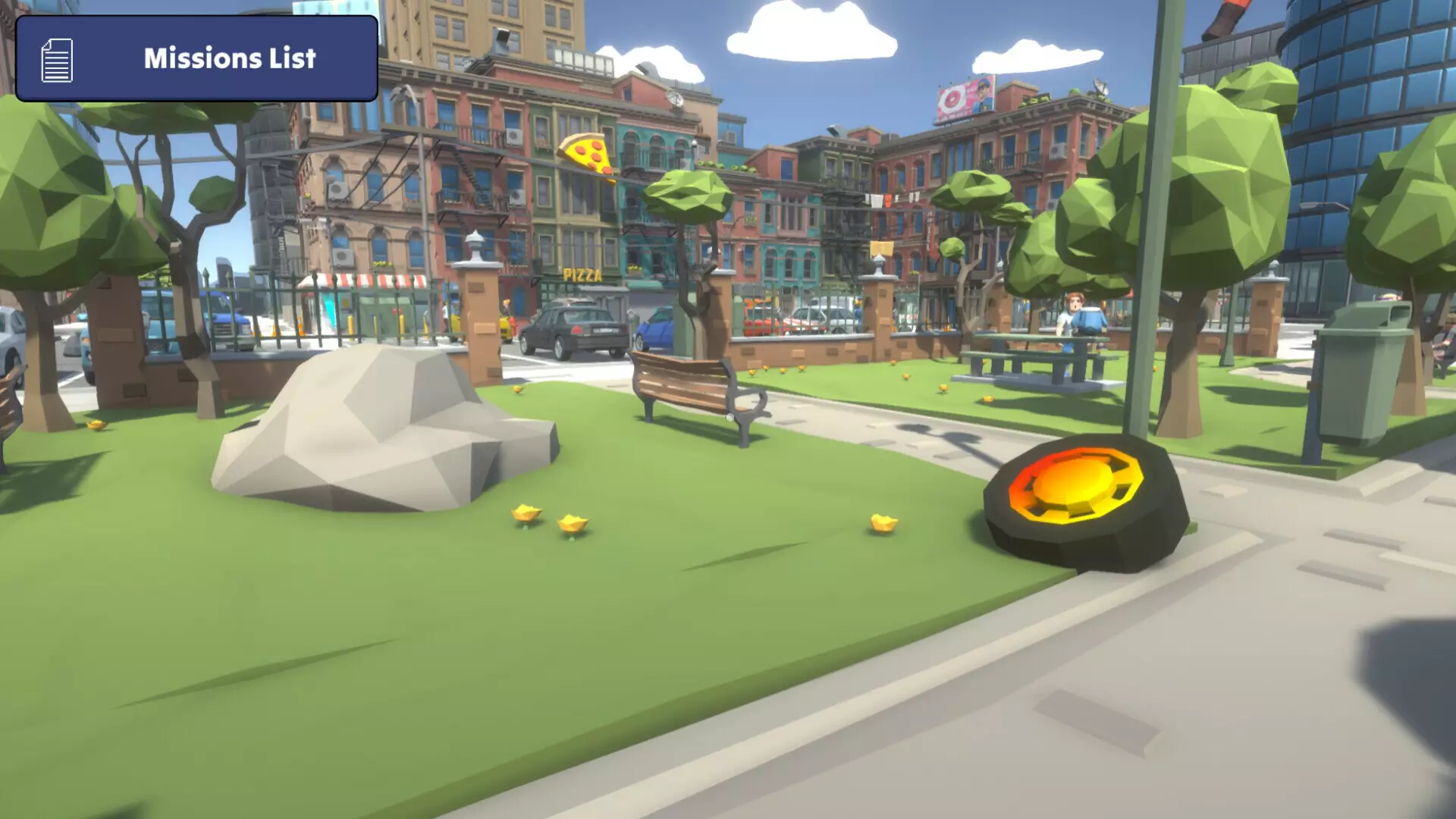Click the yellow taxi near the crosswalk
This screenshot has height=819, width=1456.
[504, 330]
